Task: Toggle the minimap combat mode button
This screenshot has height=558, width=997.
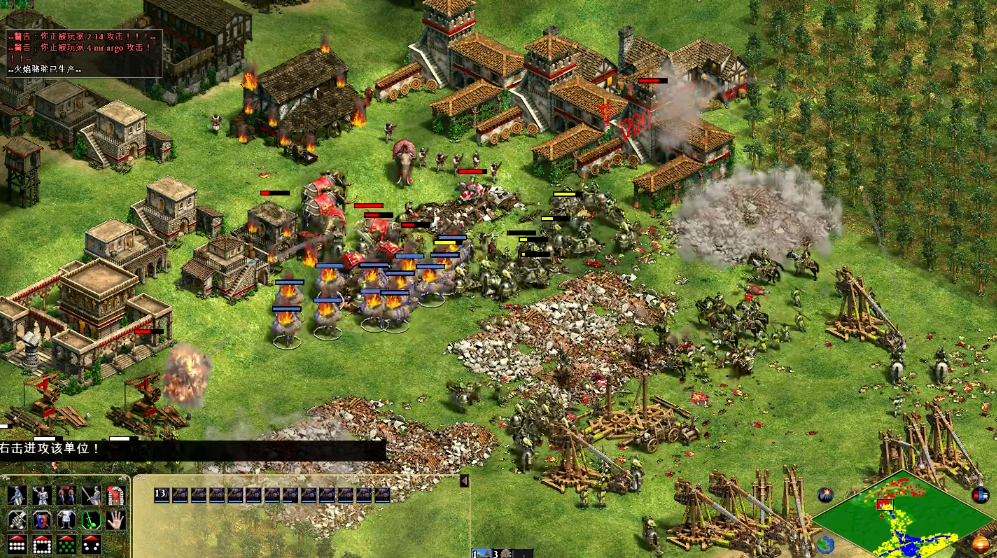Action: pyautogui.click(x=979, y=495)
